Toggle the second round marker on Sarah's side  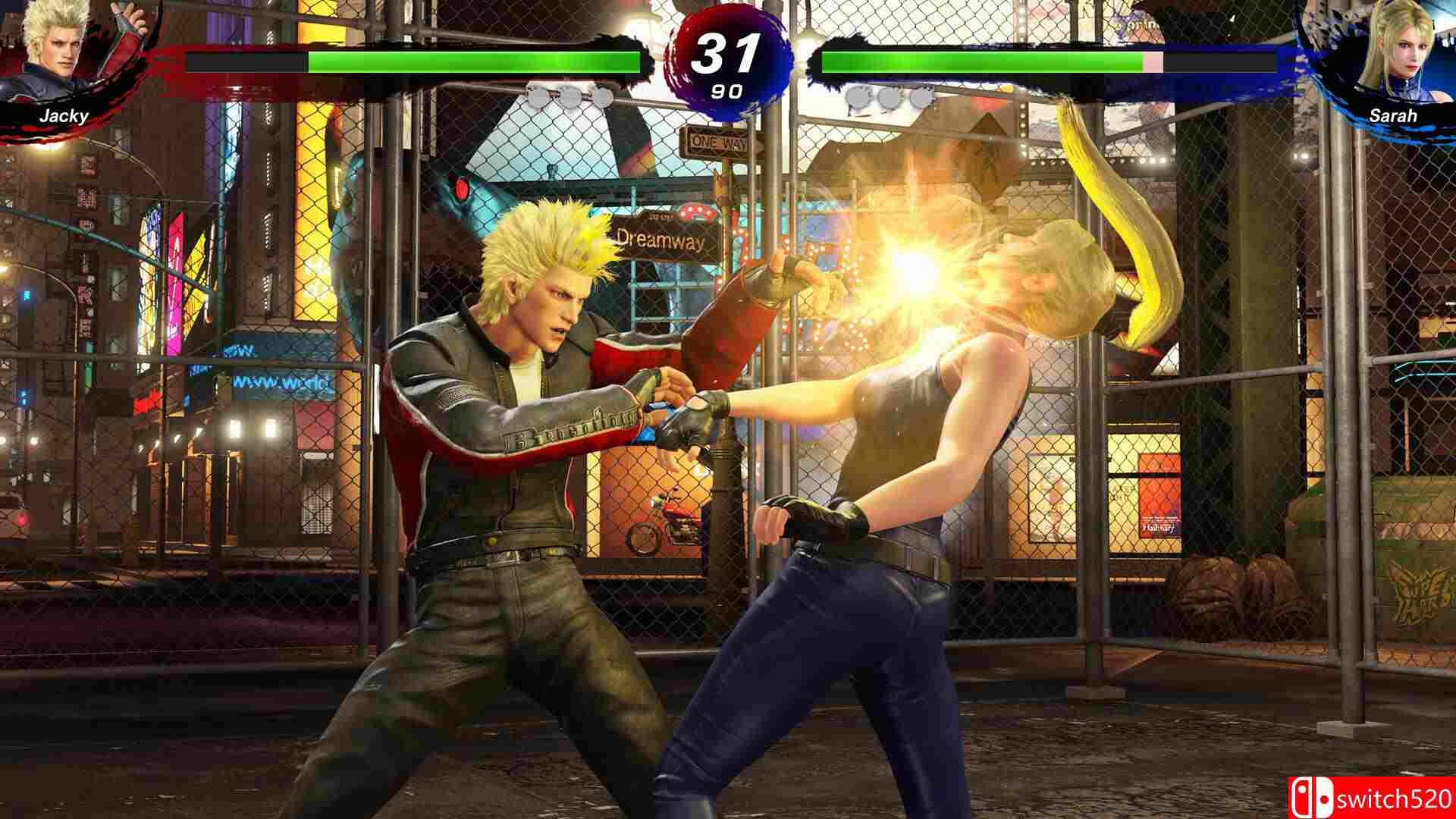click(890, 97)
